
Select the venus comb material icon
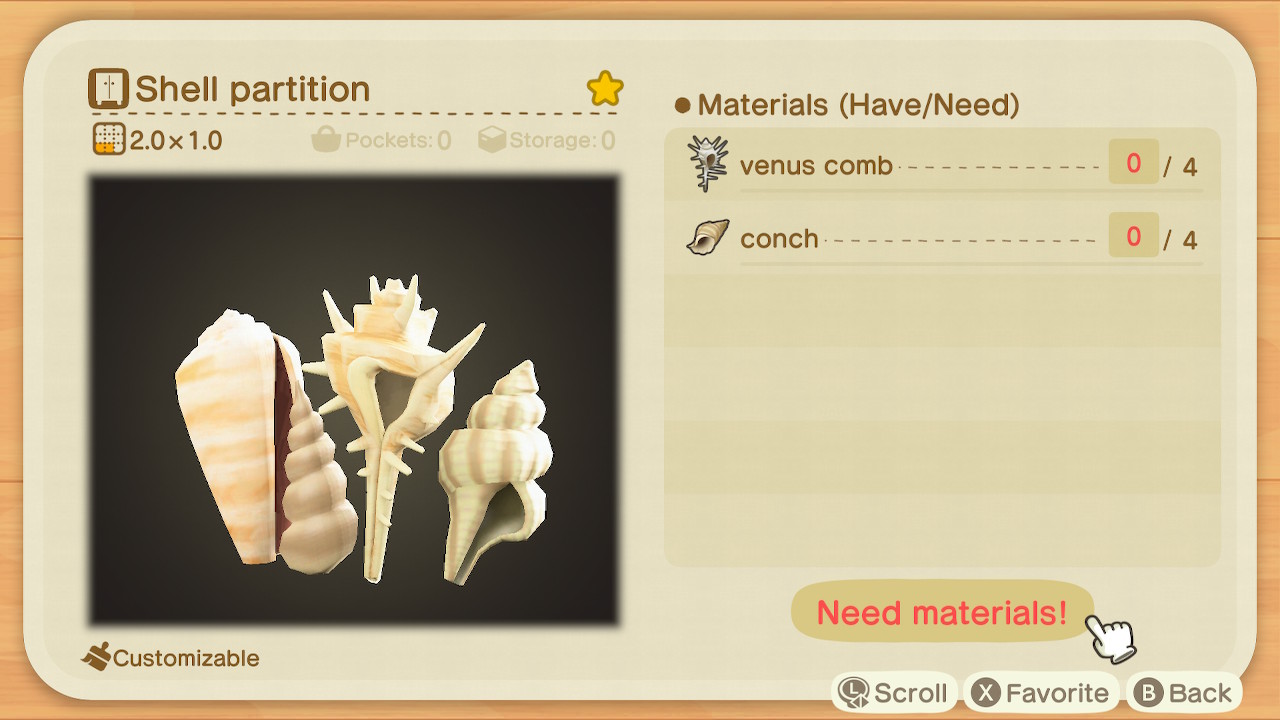click(x=706, y=164)
